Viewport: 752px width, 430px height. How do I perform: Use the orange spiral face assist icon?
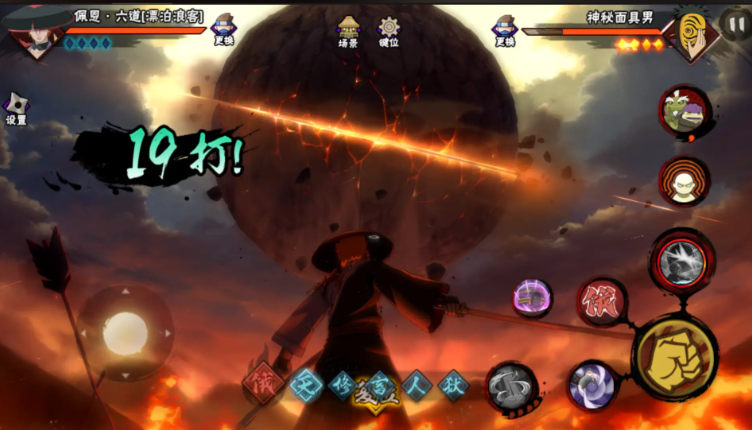[x=684, y=181]
